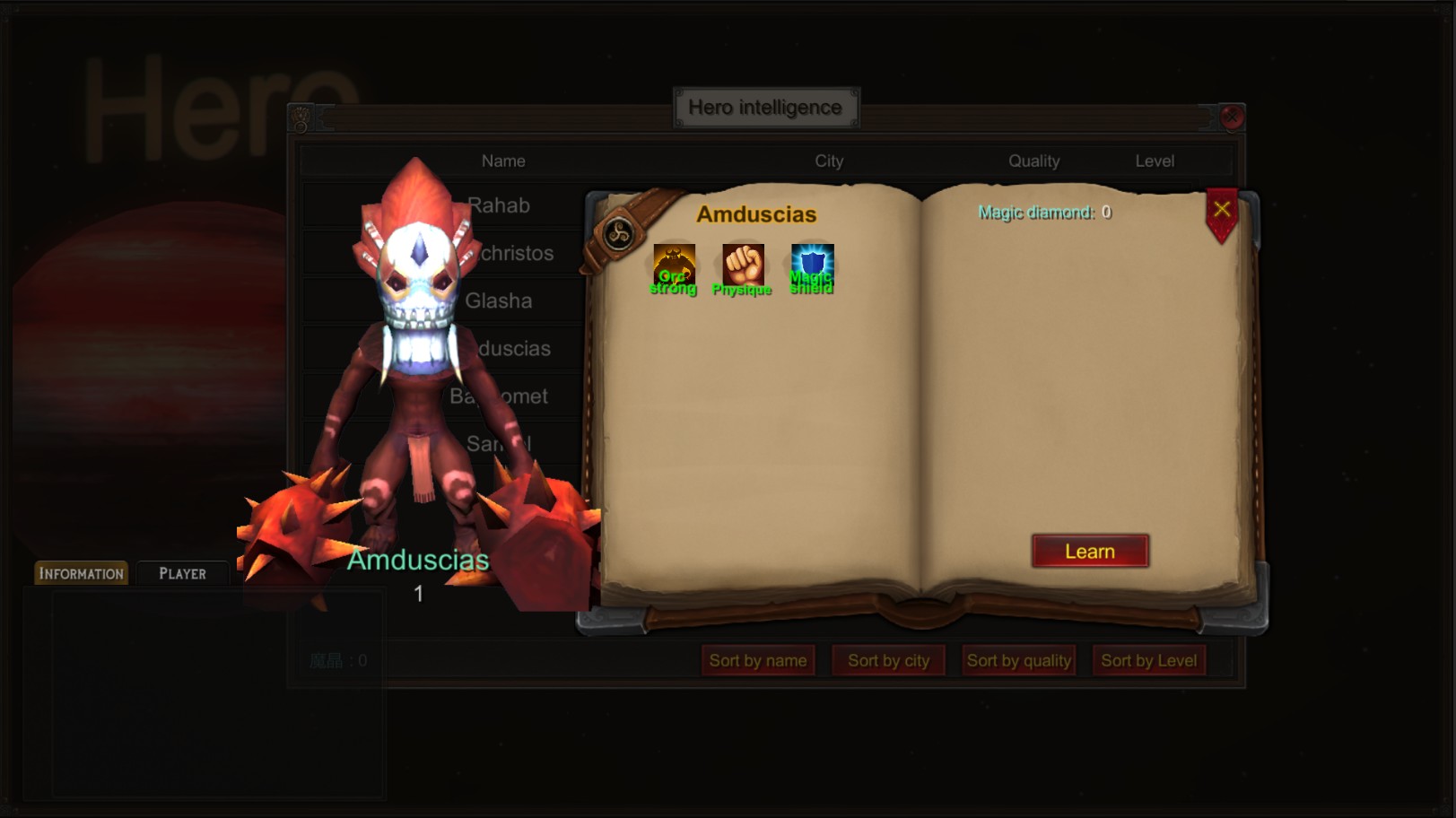The width and height of the screenshot is (1456, 818).
Task: Click Sort by city
Action: pos(888,660)
